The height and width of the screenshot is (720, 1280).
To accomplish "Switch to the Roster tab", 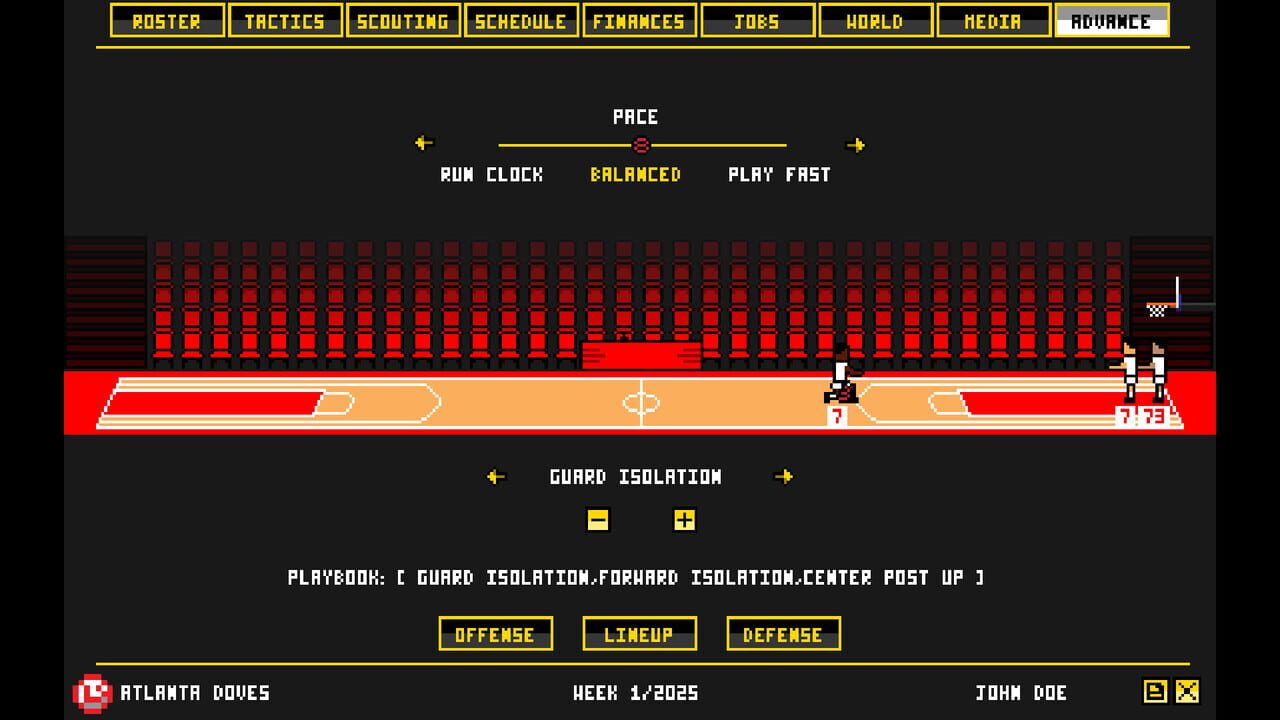I will 166,20.
